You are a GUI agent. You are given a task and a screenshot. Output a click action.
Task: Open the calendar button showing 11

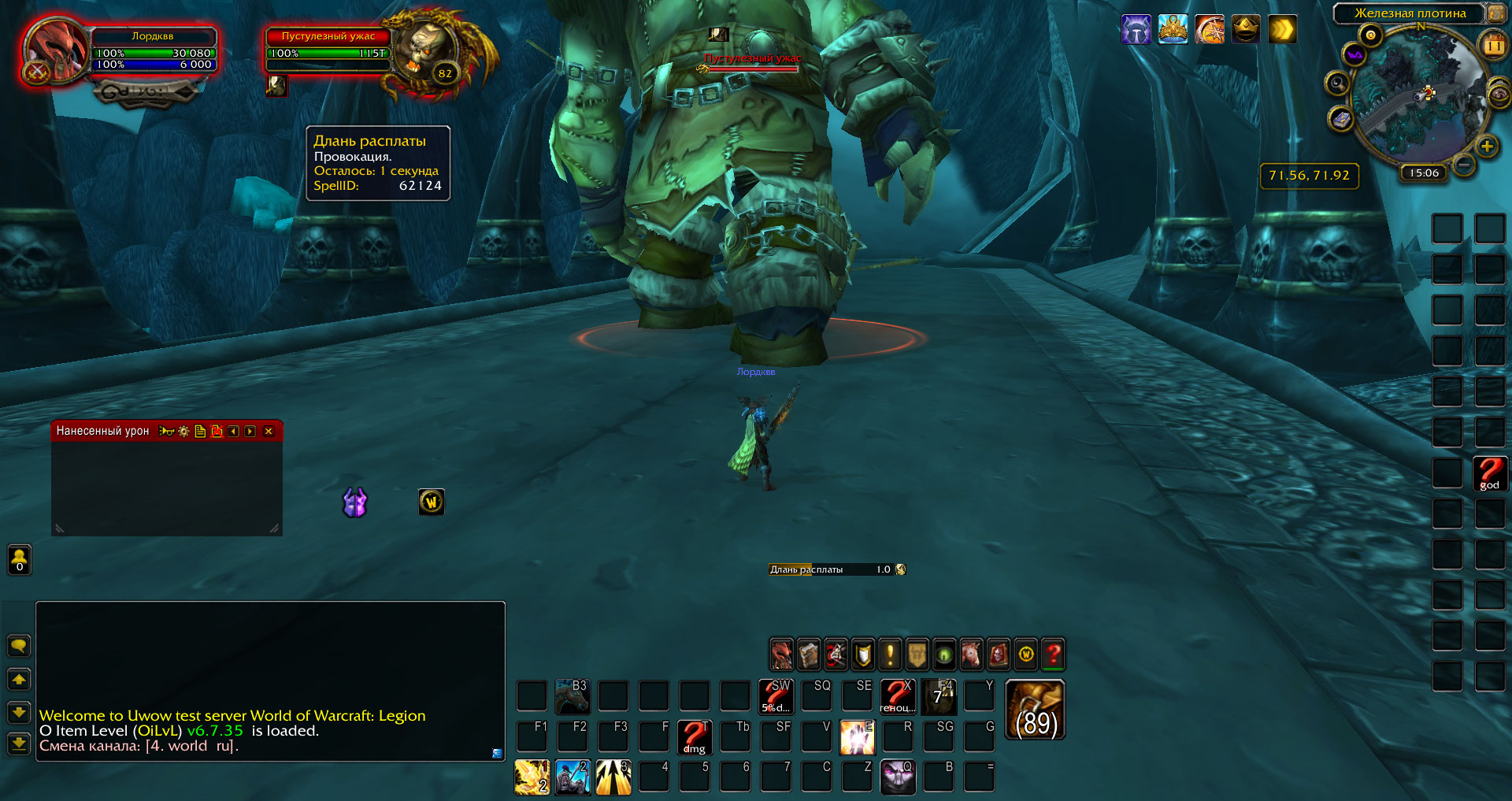1494,46
